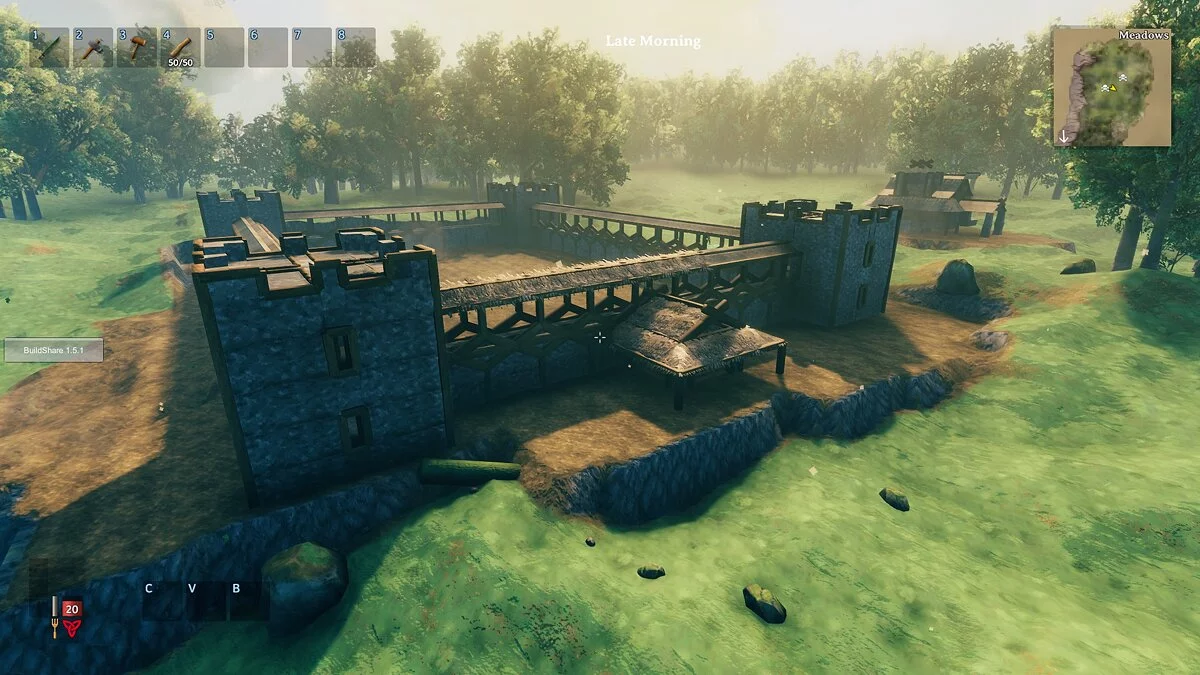Equip the axe in hotbar slot 2

93,47
